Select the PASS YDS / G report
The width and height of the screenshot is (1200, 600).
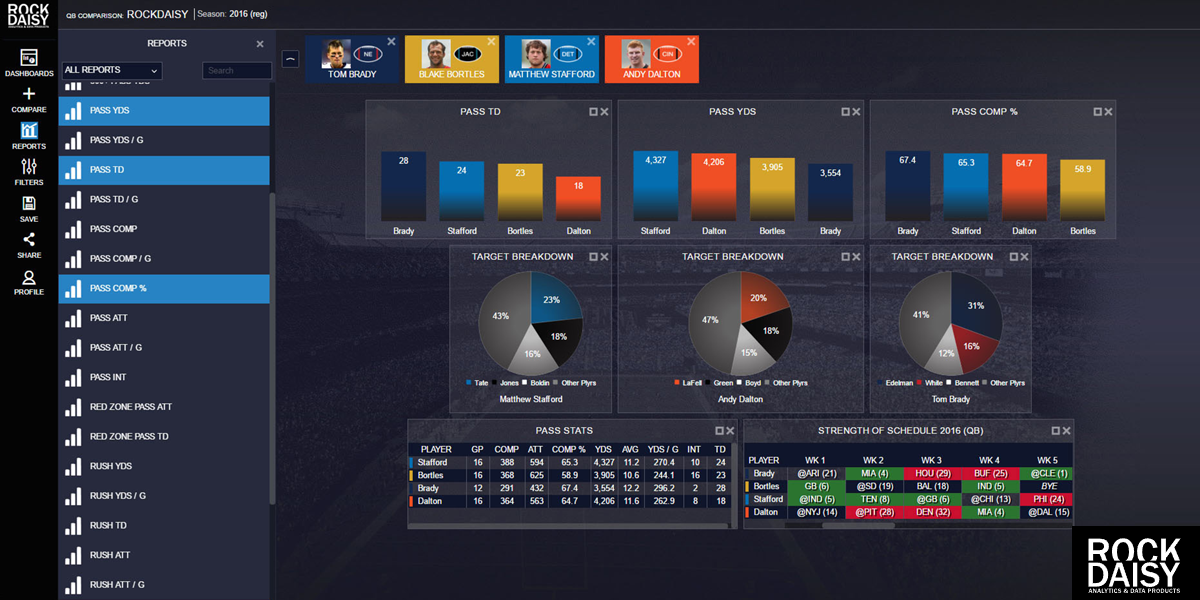[164, 140]
